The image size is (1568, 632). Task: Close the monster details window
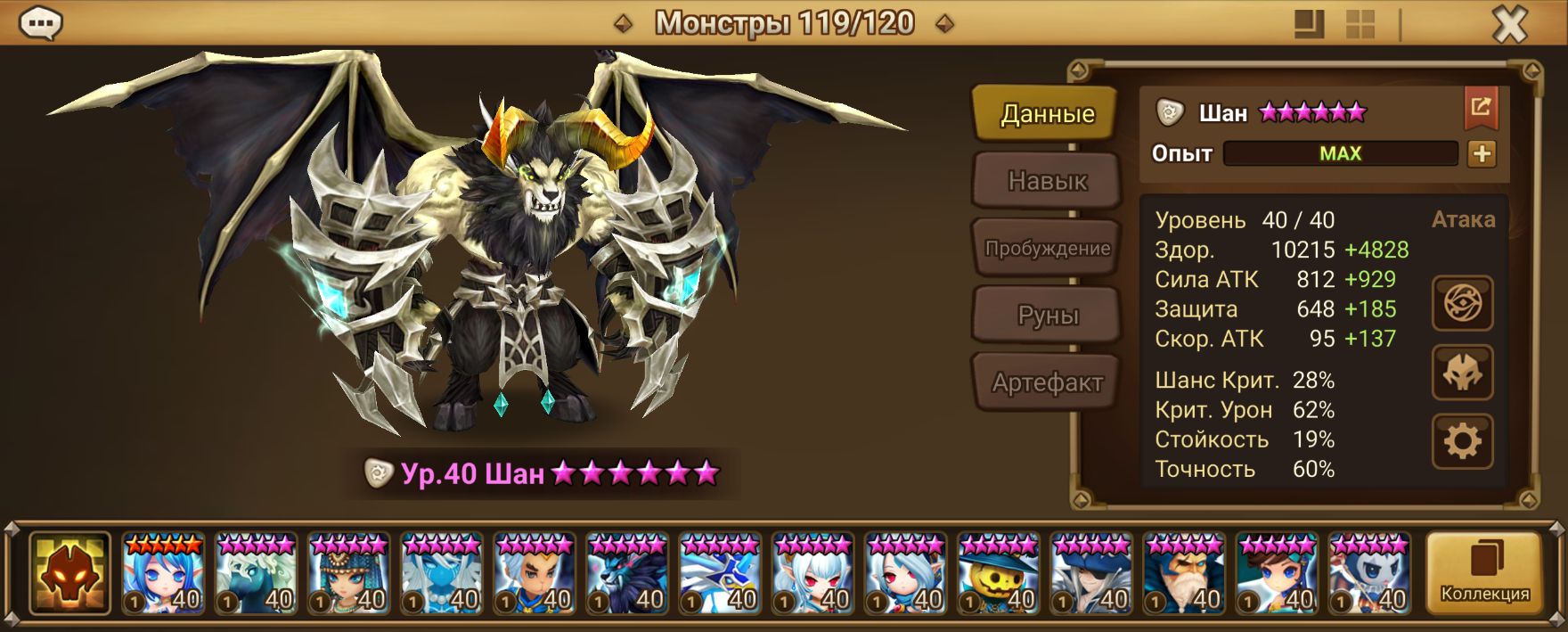point(1509,25)
